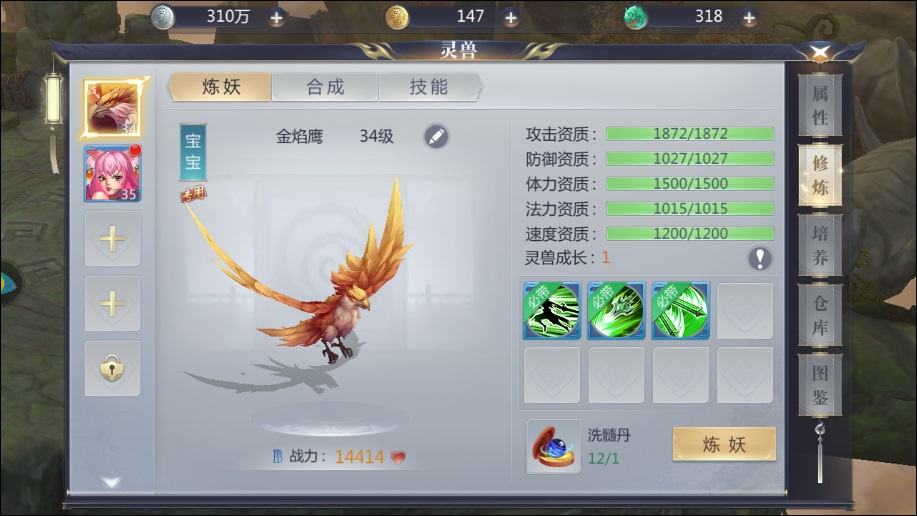This screenshot has width=917, height=516.
Task: Open the 合成 tab
Action: pos(326,87)
